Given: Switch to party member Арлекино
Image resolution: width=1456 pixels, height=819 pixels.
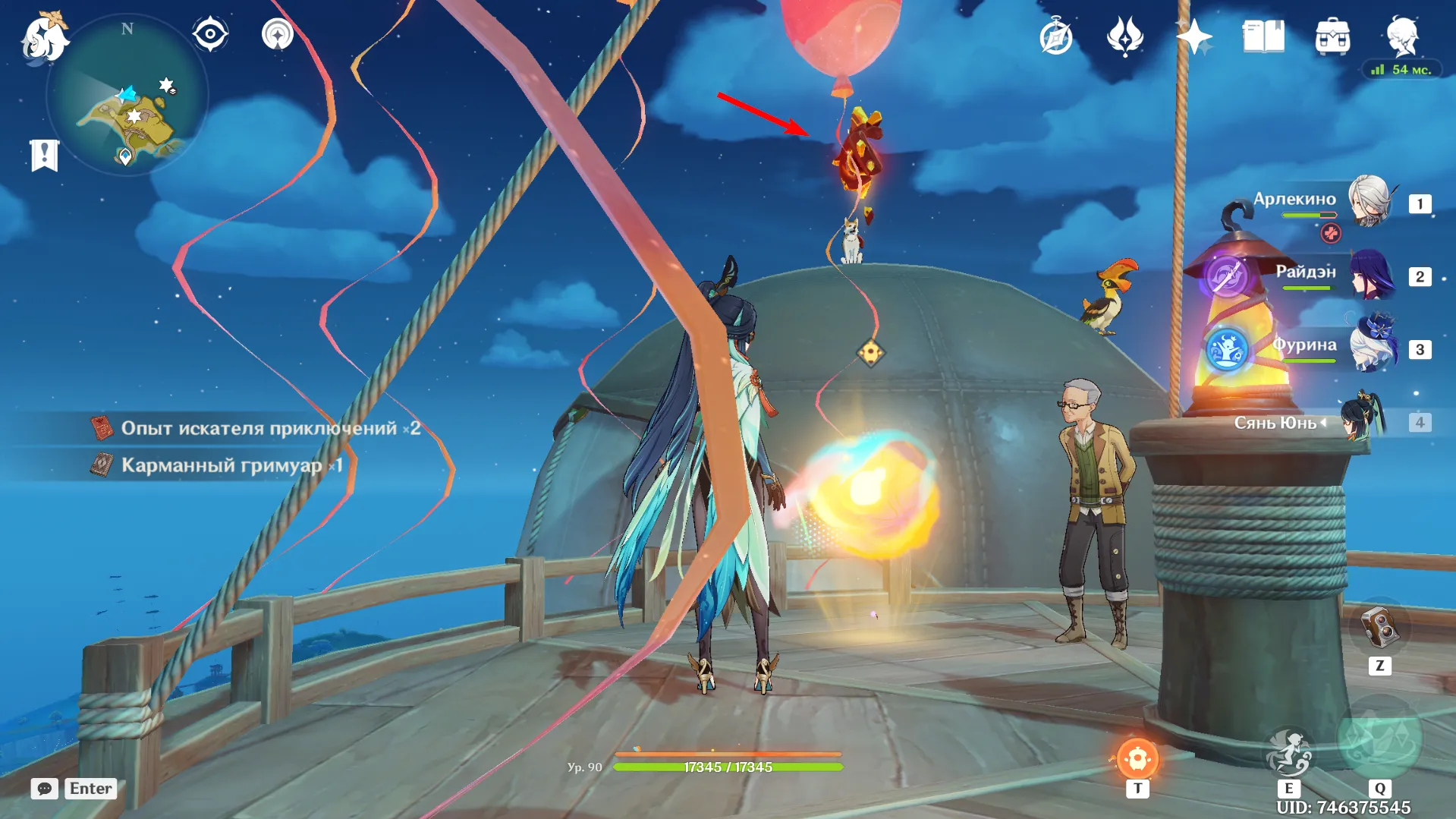Looking at the screenshot, I should [x=1370, y=202].
